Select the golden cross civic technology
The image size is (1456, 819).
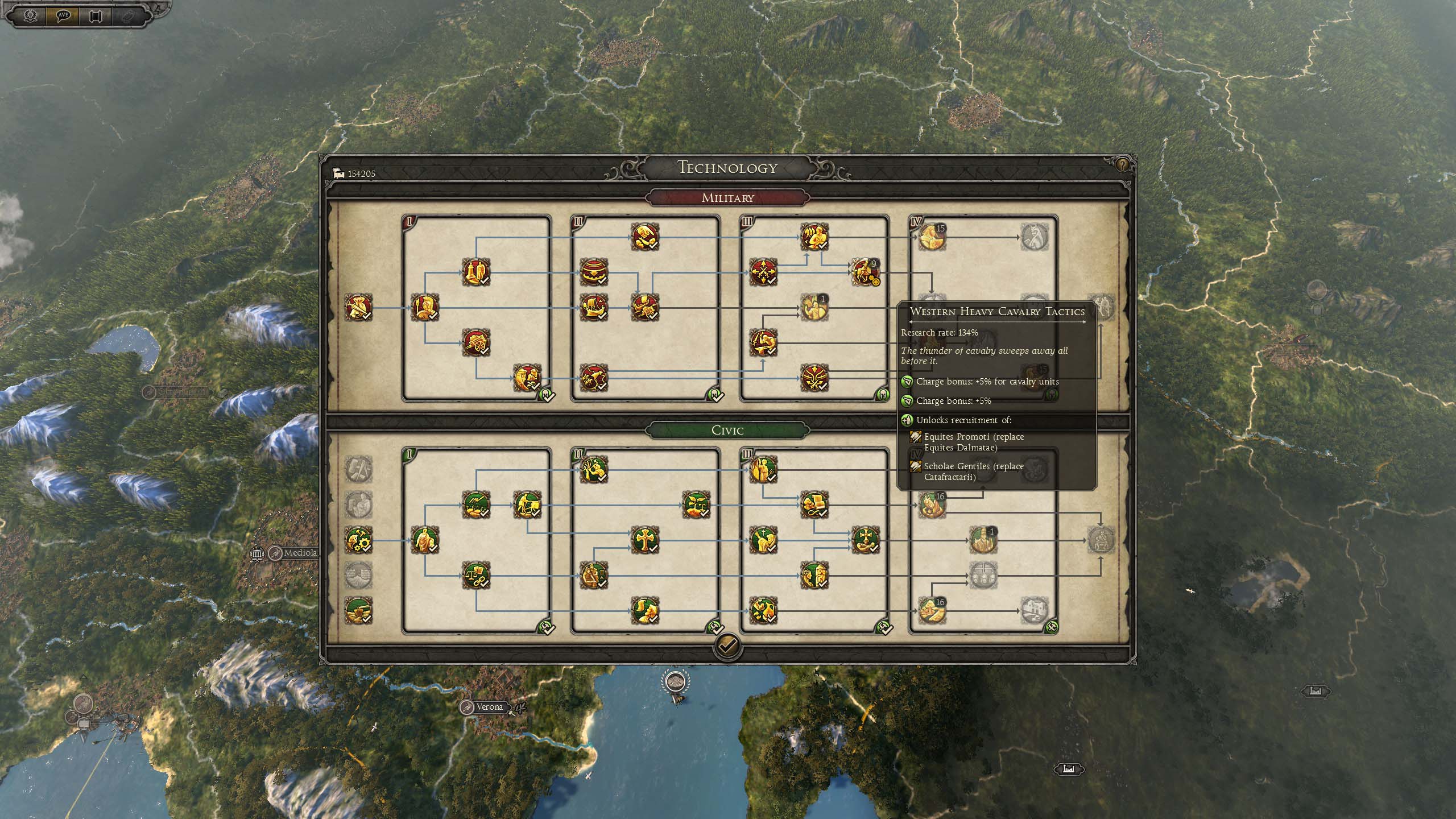click(645, 540)
